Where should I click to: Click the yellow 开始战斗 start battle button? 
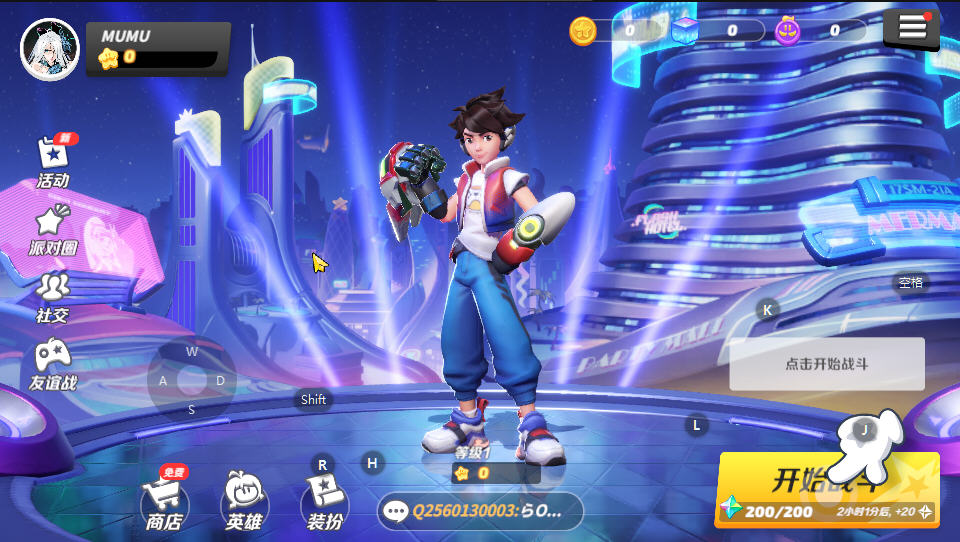pyautogui.click(x=826, y=489)
